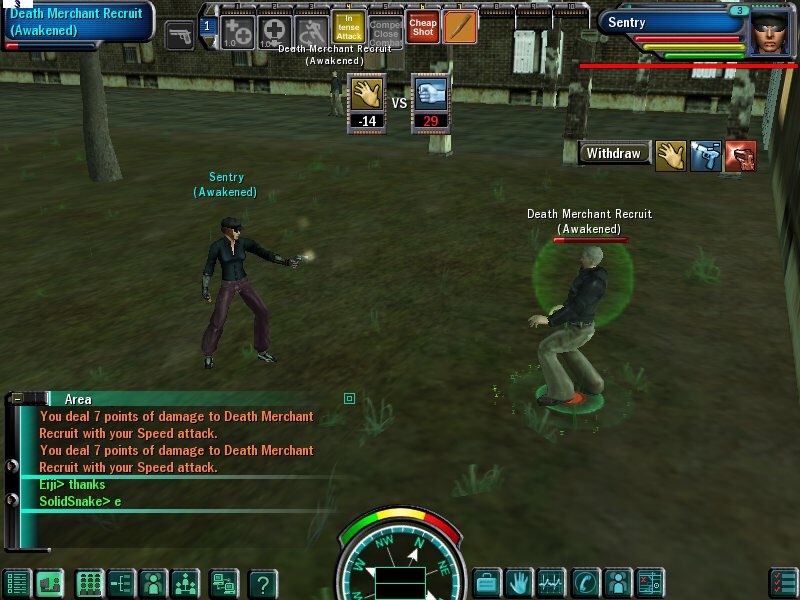The height and width of the screenshot is (600, 800).
Task: Open the networked computers button
Action: click(223, 583)
